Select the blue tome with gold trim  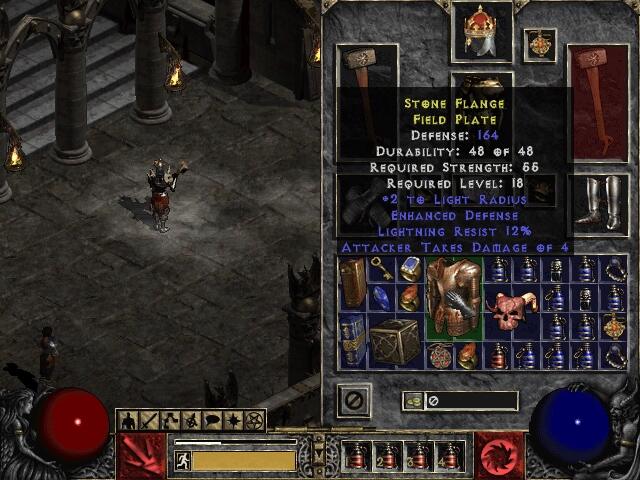pyautogui.click(x=352, y=341)
